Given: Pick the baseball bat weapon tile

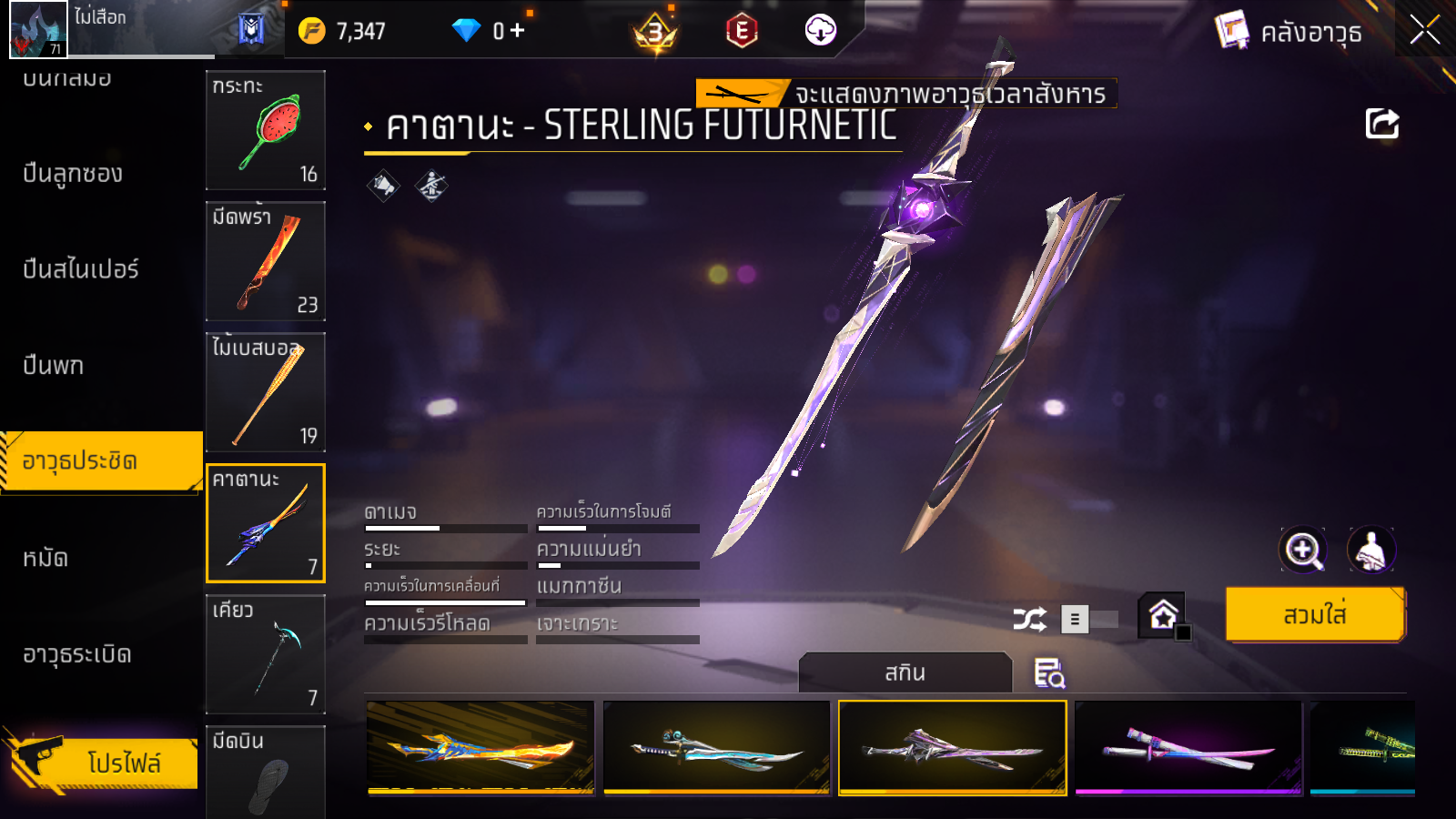Looking at the screenshot, I should coord(265,392).
